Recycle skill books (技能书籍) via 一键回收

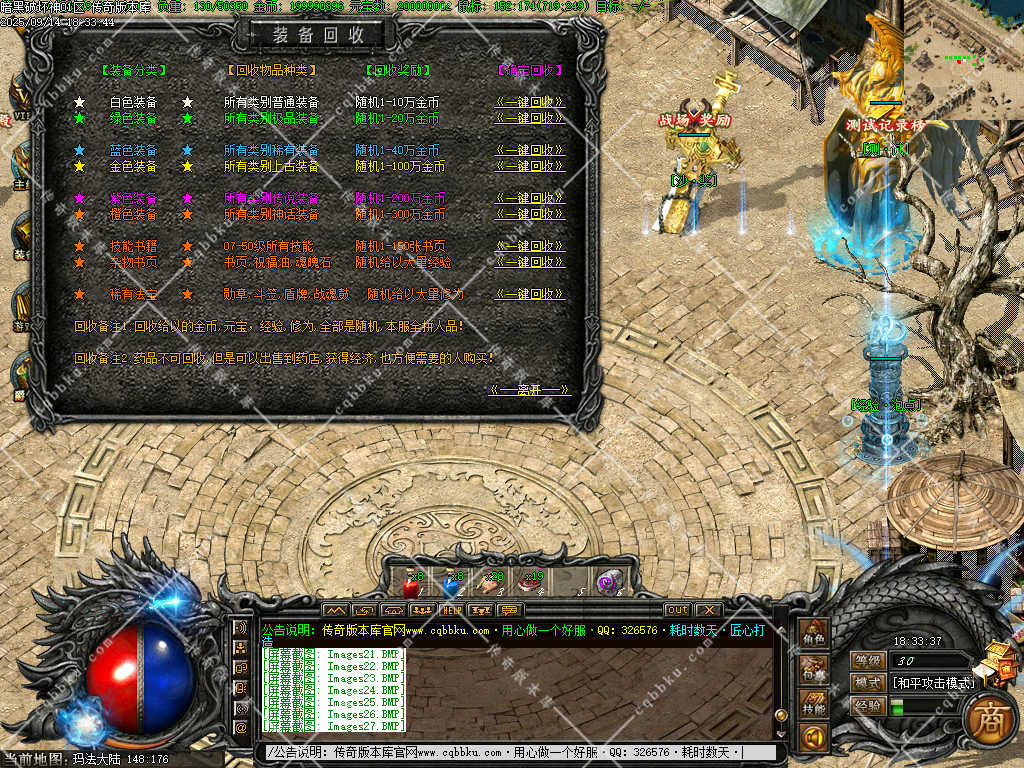pyautogui.click(x=530, y=246)
